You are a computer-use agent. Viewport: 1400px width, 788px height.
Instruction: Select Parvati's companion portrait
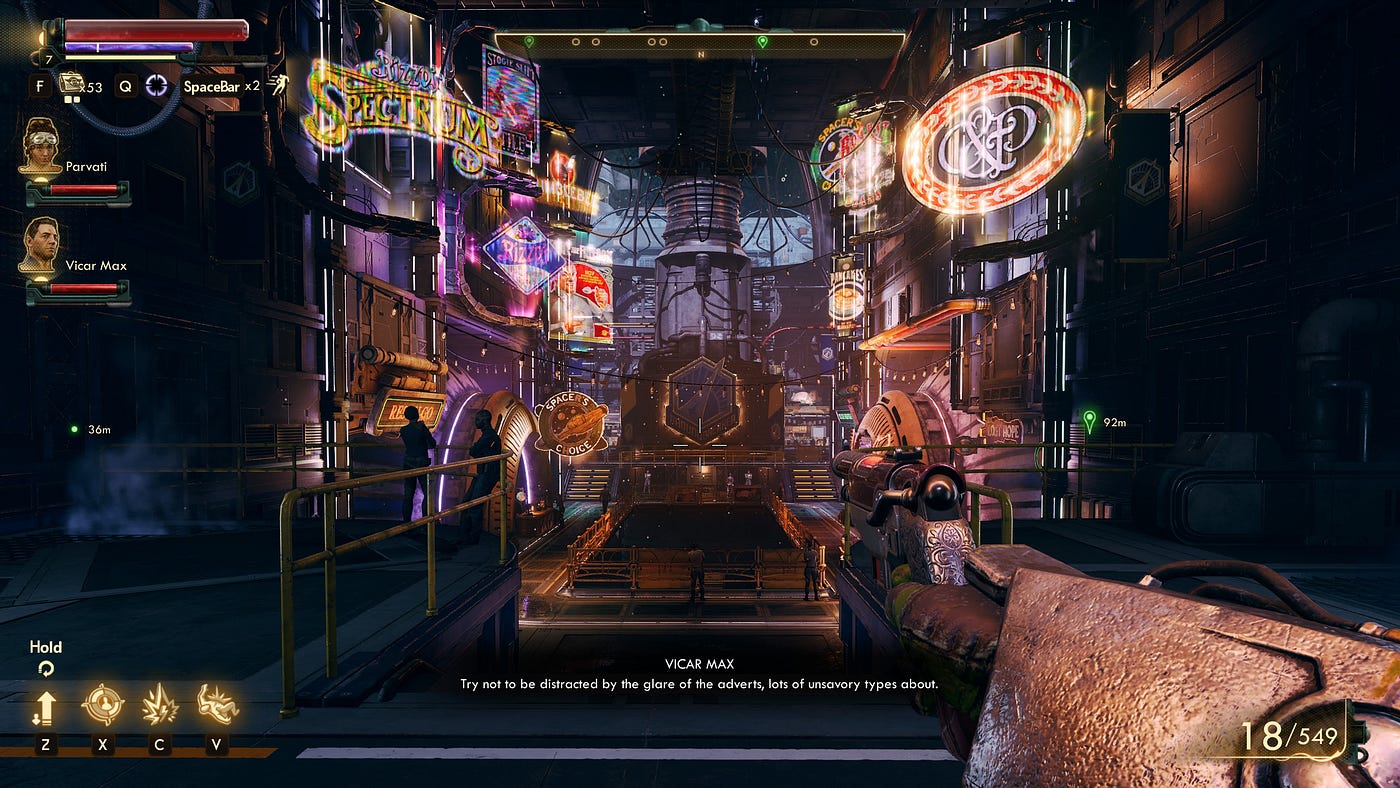tap(40, 147)
